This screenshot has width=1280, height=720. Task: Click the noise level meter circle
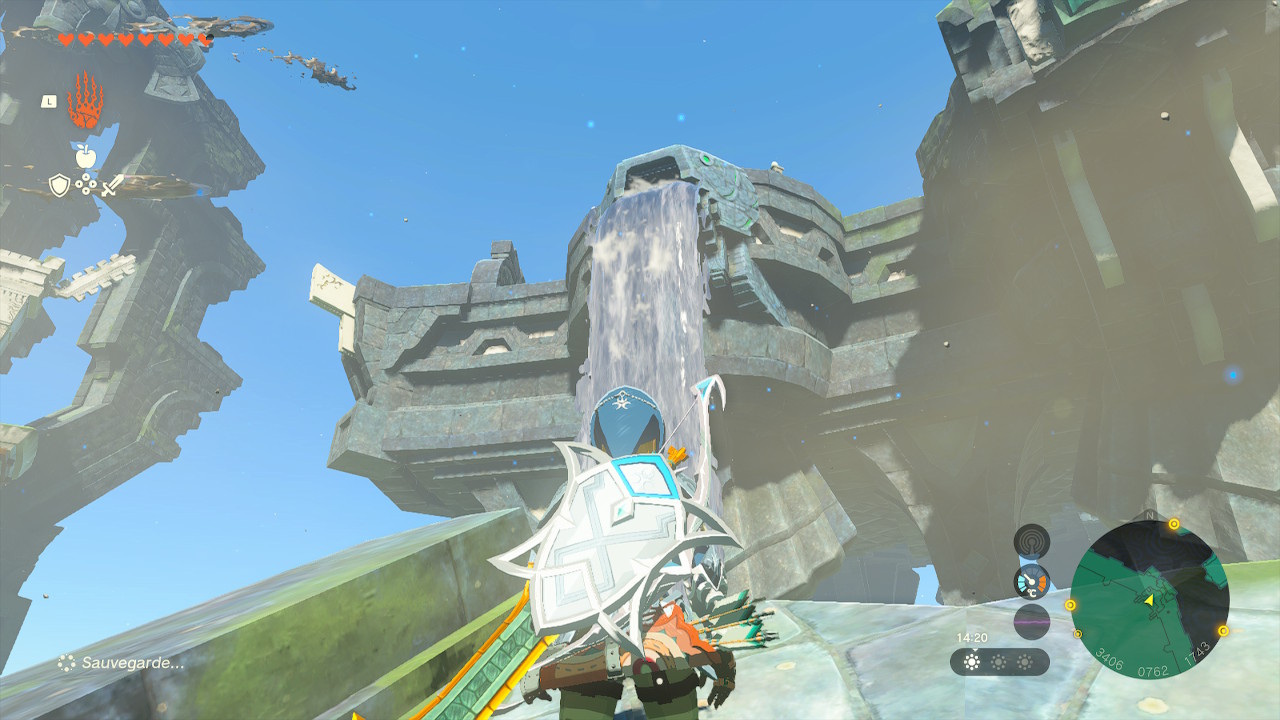(x=1031, y=621)
